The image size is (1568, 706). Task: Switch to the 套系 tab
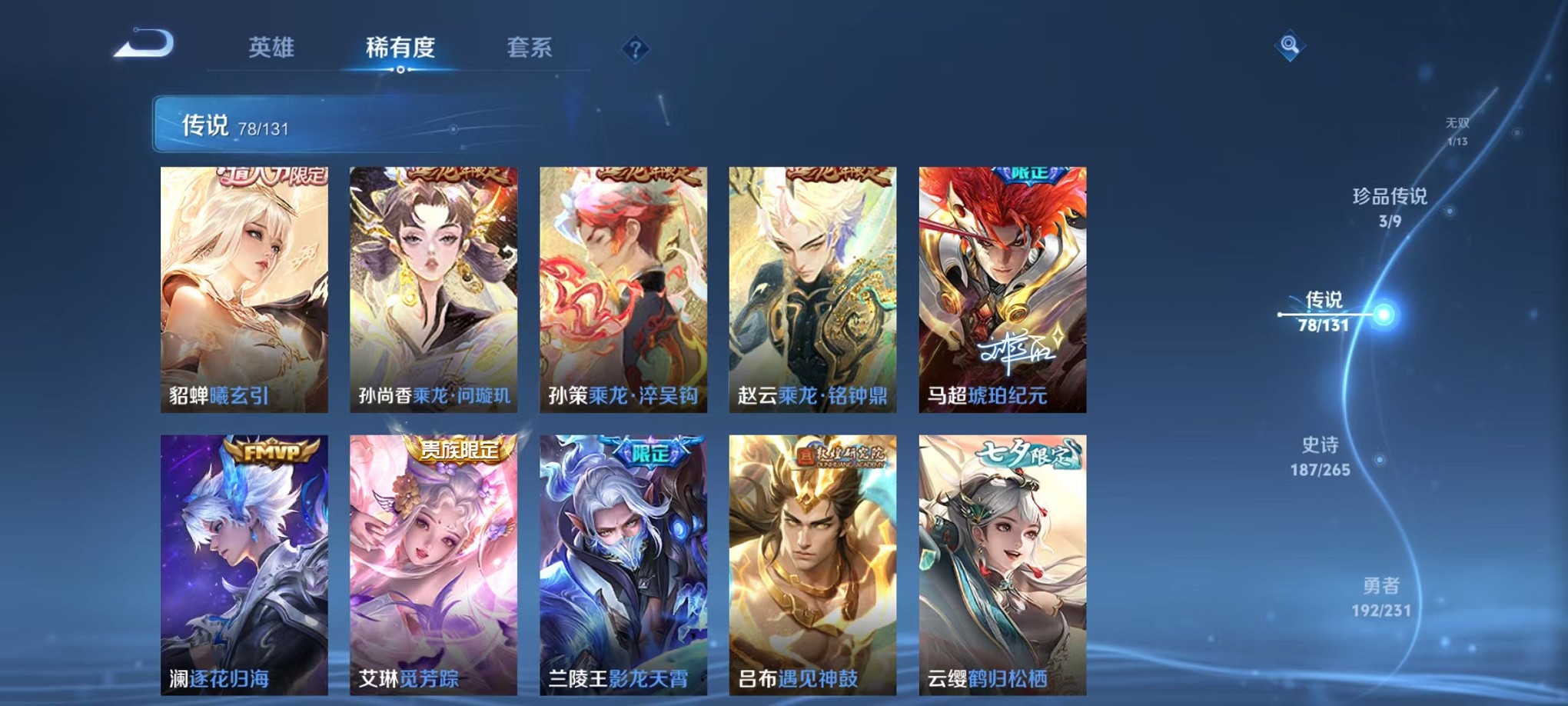530,48
